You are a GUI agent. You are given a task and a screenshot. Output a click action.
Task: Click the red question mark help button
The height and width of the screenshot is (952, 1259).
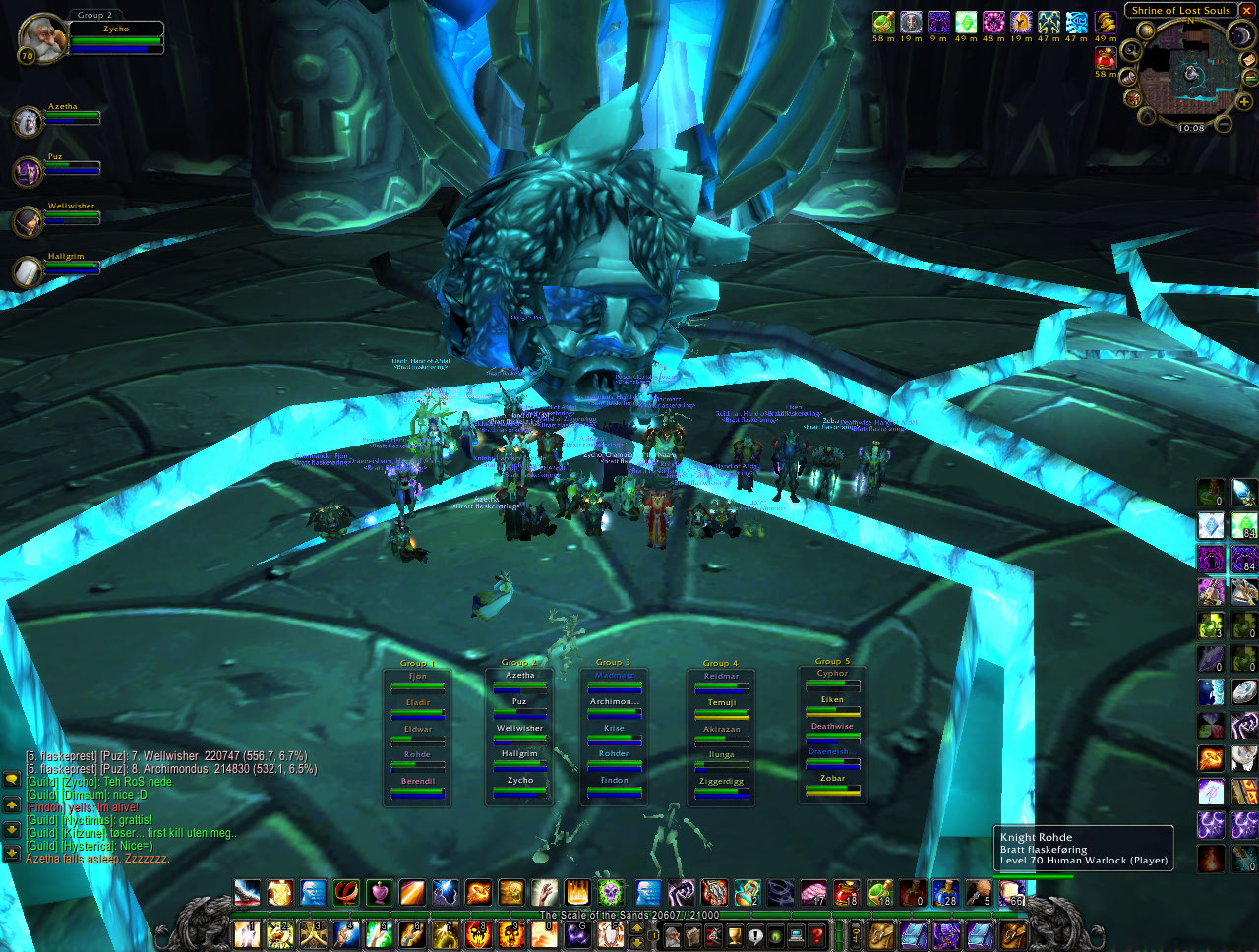tap(817, 934)
